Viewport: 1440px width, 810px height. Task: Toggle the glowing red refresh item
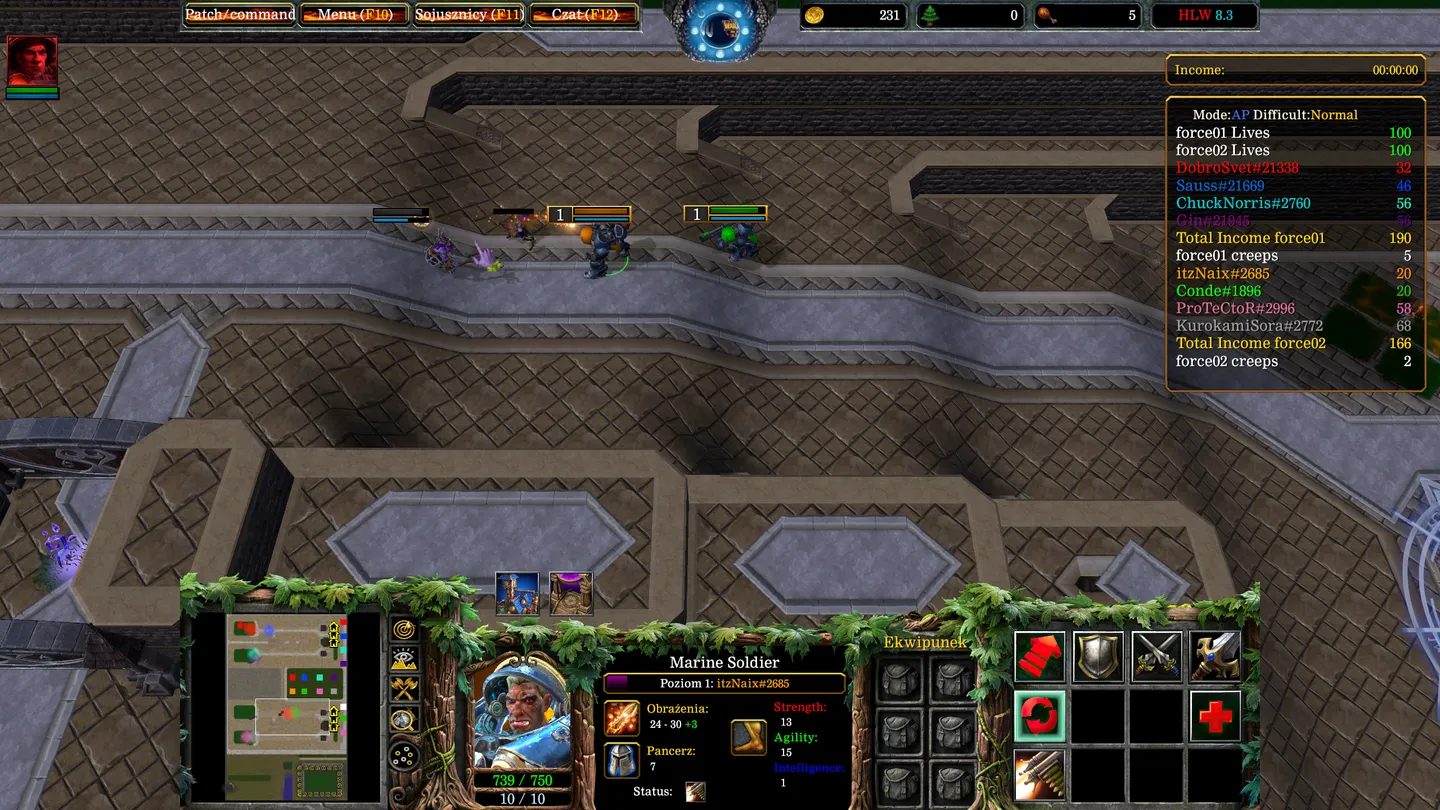(1038, 716)
